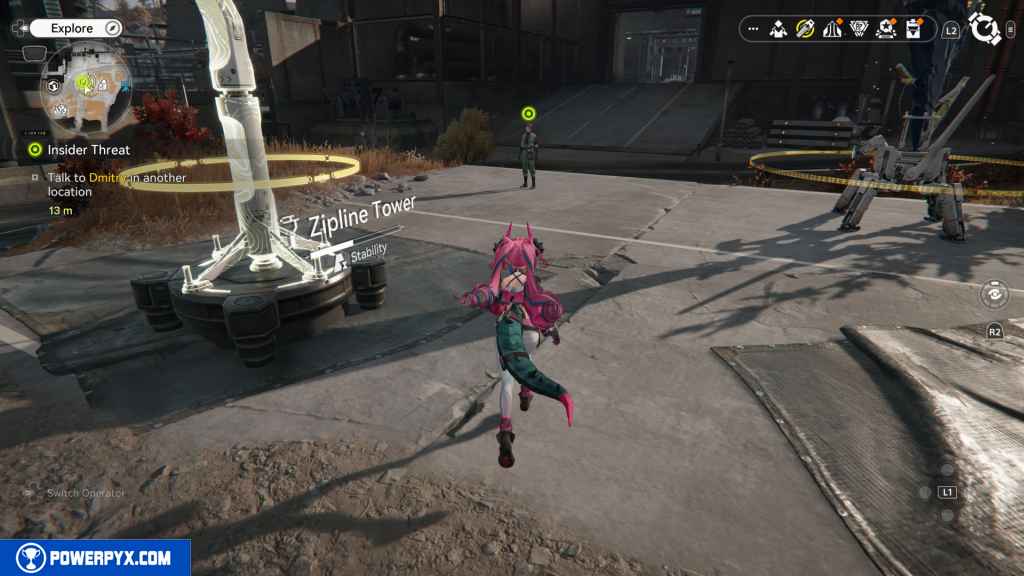Open the three-dots more menu
The height and width of the screenshot is (576, 1024).
[753, 29]
